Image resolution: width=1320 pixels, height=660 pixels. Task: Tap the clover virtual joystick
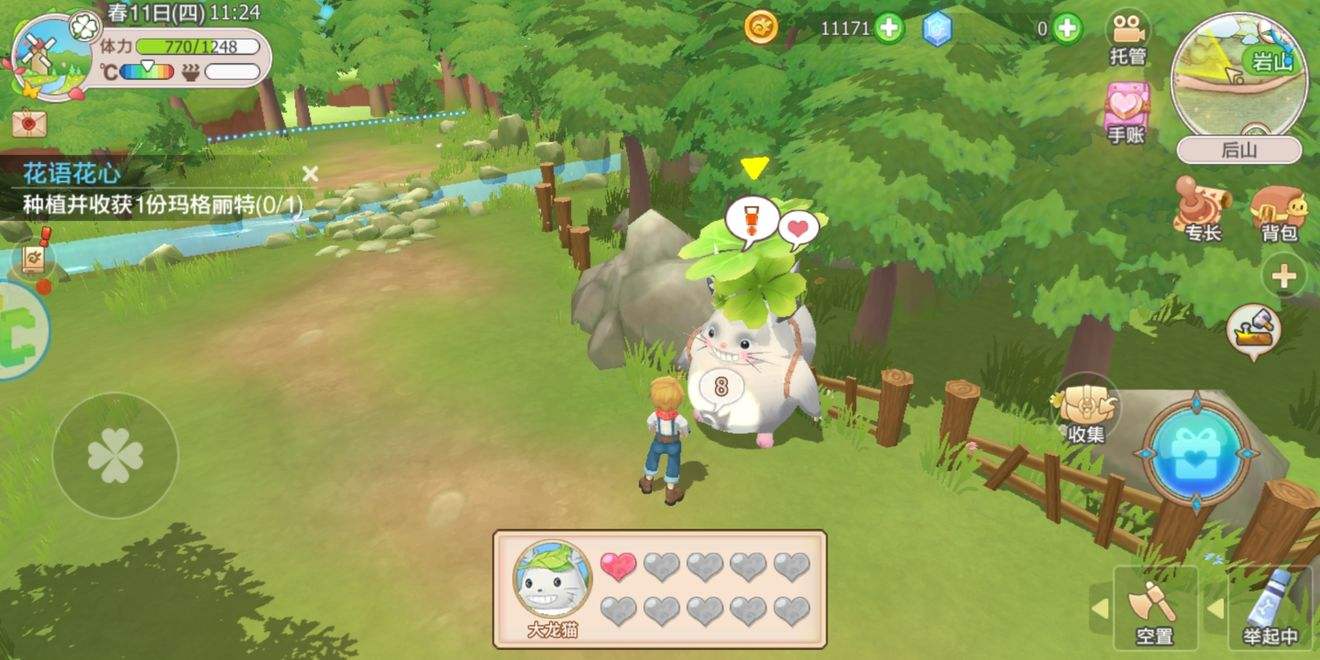[115, 455]
